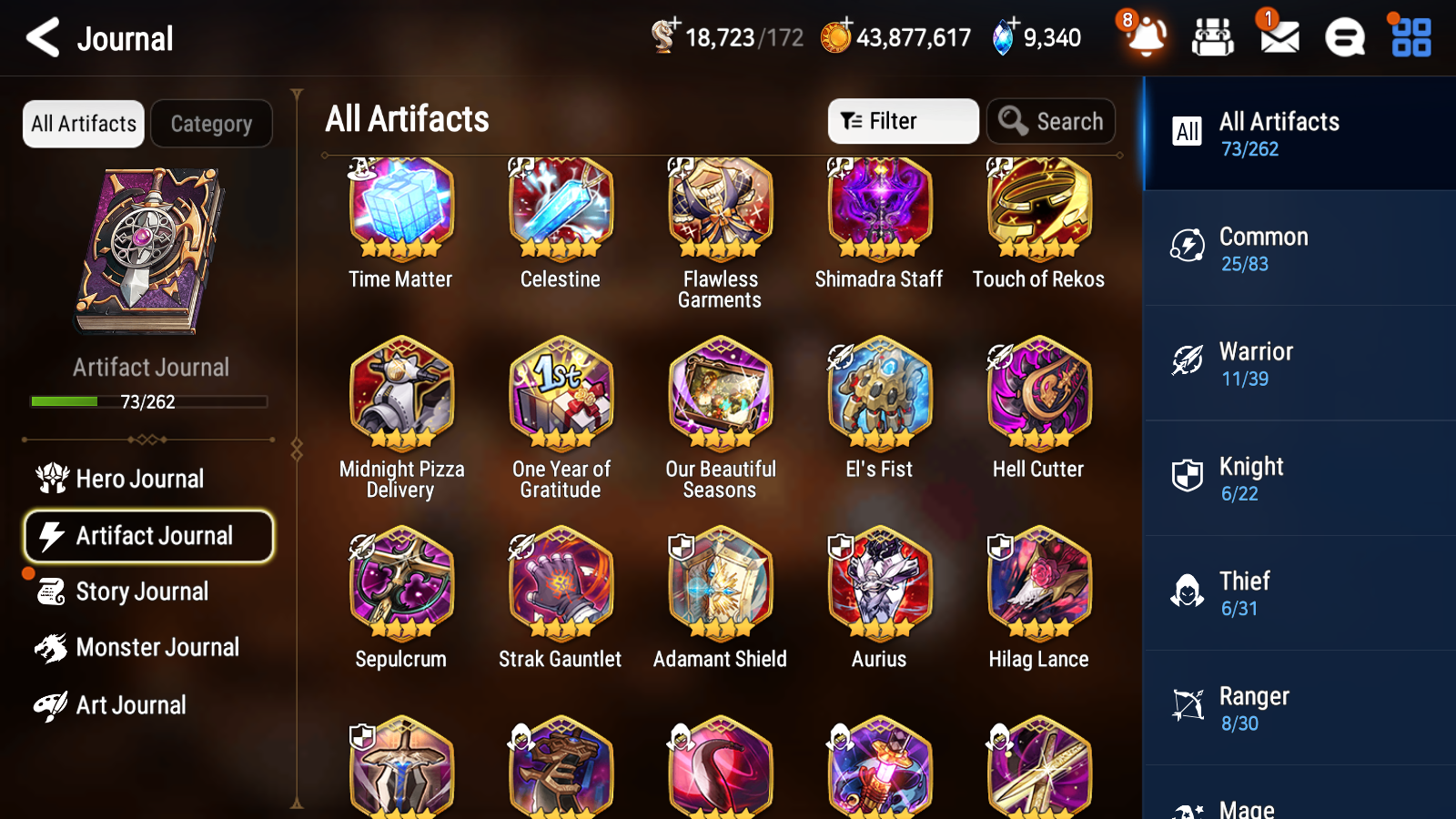Select the Artifact Journal sidebar entry
This screenshot has width=1456, height=819.
(148, 537)
